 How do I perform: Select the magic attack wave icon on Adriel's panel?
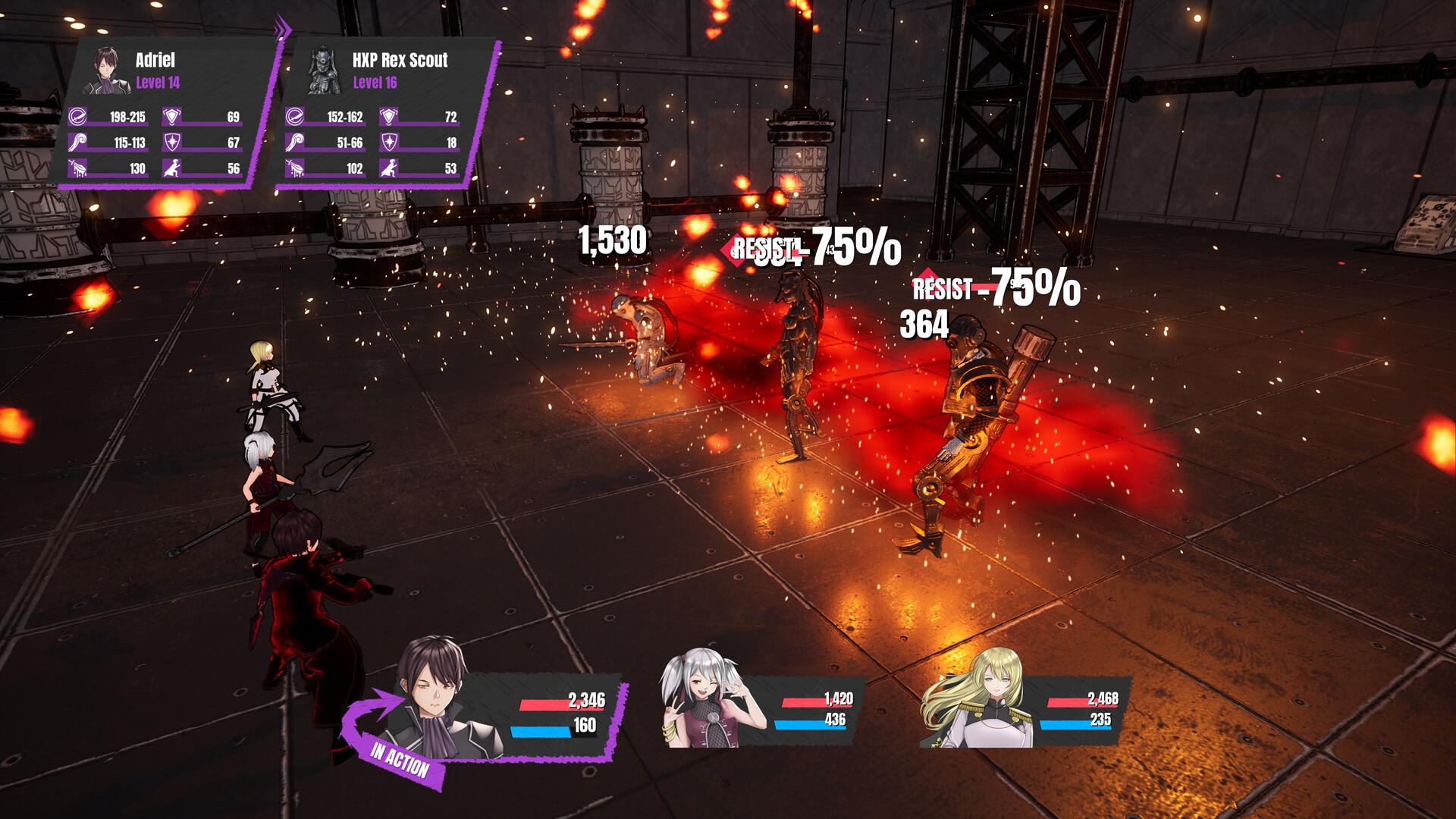coord(77,143)
